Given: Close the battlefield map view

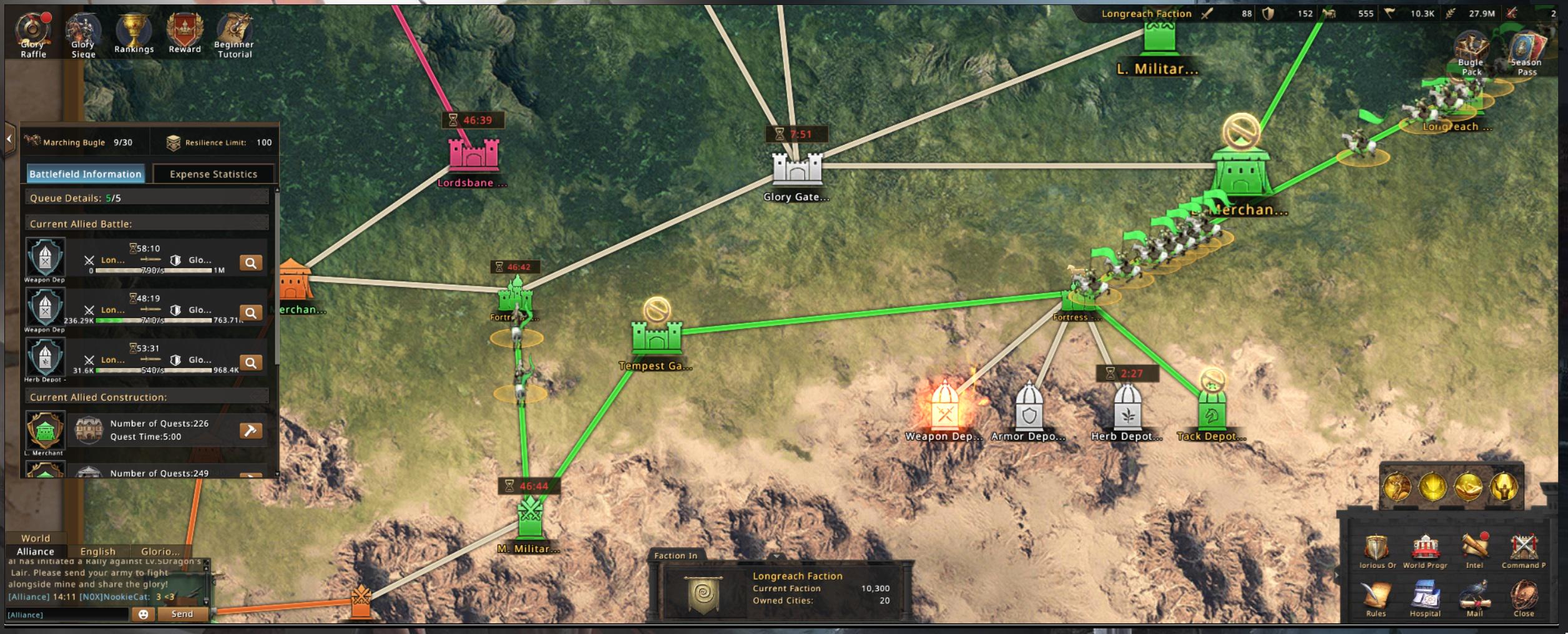Looking at the screenshot, I should click(x=1524, y=598).
